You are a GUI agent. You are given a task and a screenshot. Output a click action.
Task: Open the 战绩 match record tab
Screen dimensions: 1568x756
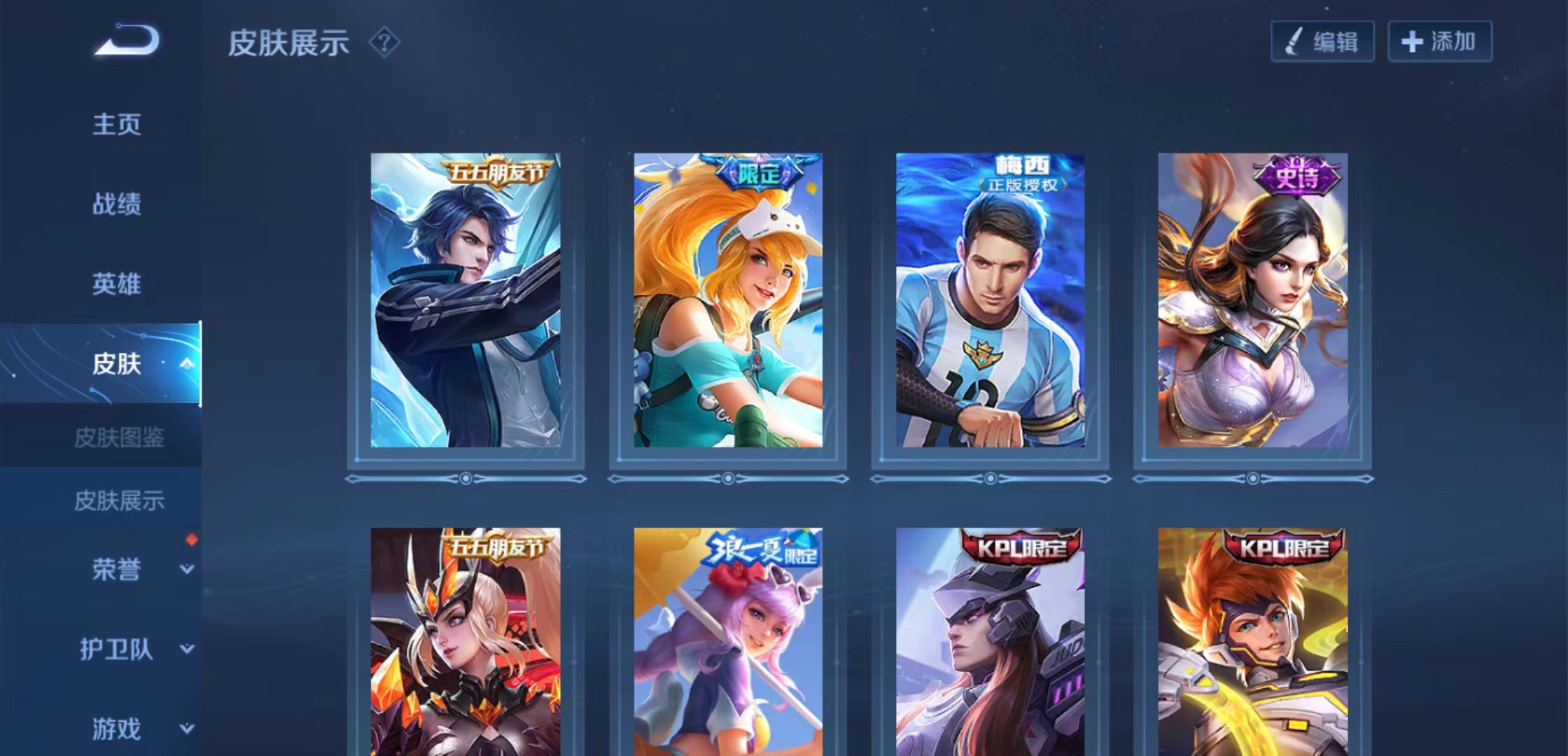117,204
